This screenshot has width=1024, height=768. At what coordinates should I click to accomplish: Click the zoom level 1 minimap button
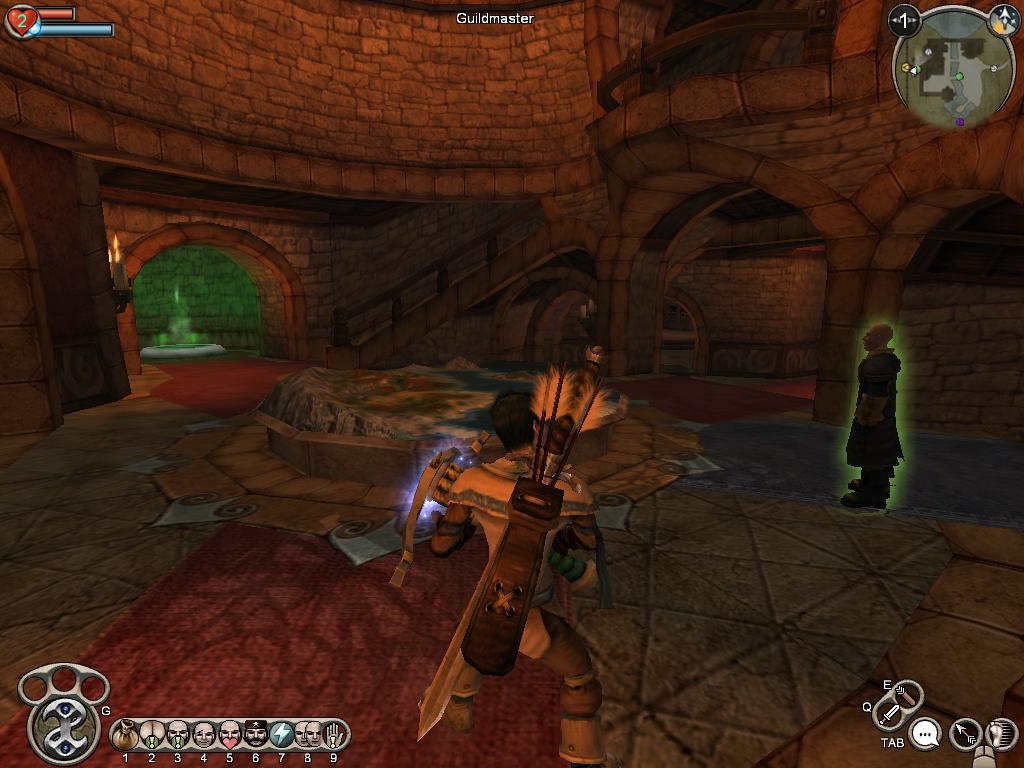905,19
